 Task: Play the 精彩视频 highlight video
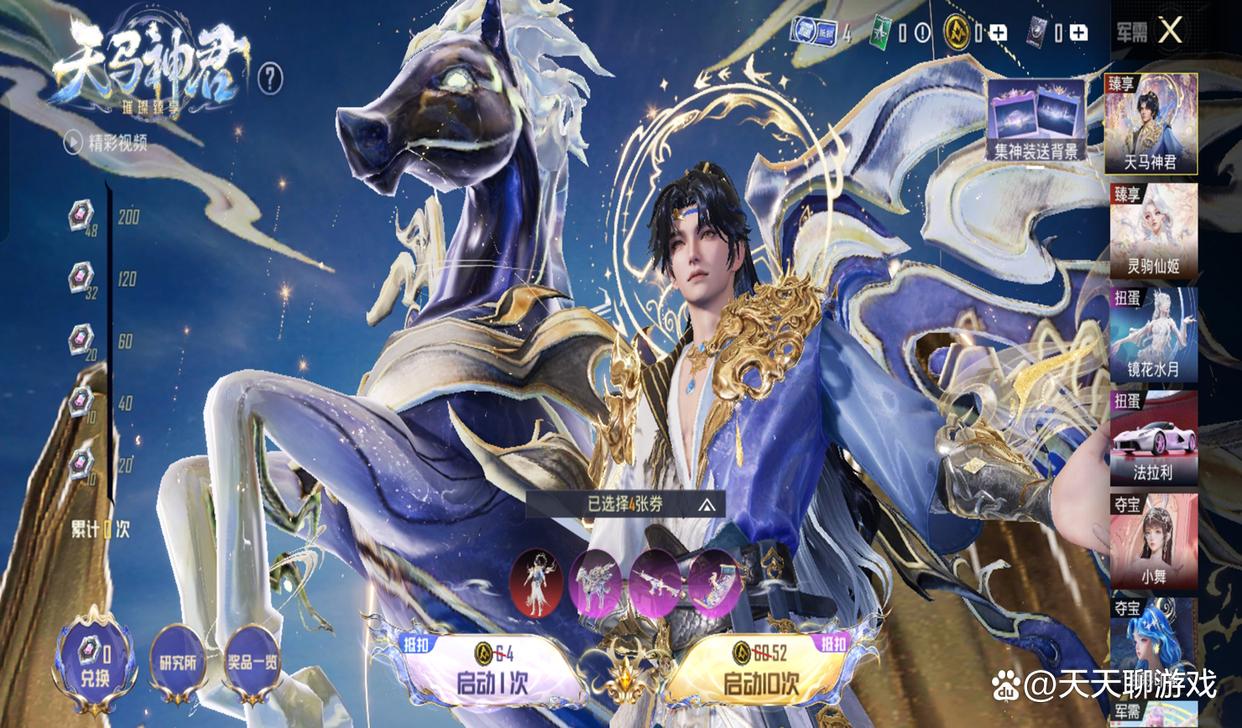click(105, 142)
